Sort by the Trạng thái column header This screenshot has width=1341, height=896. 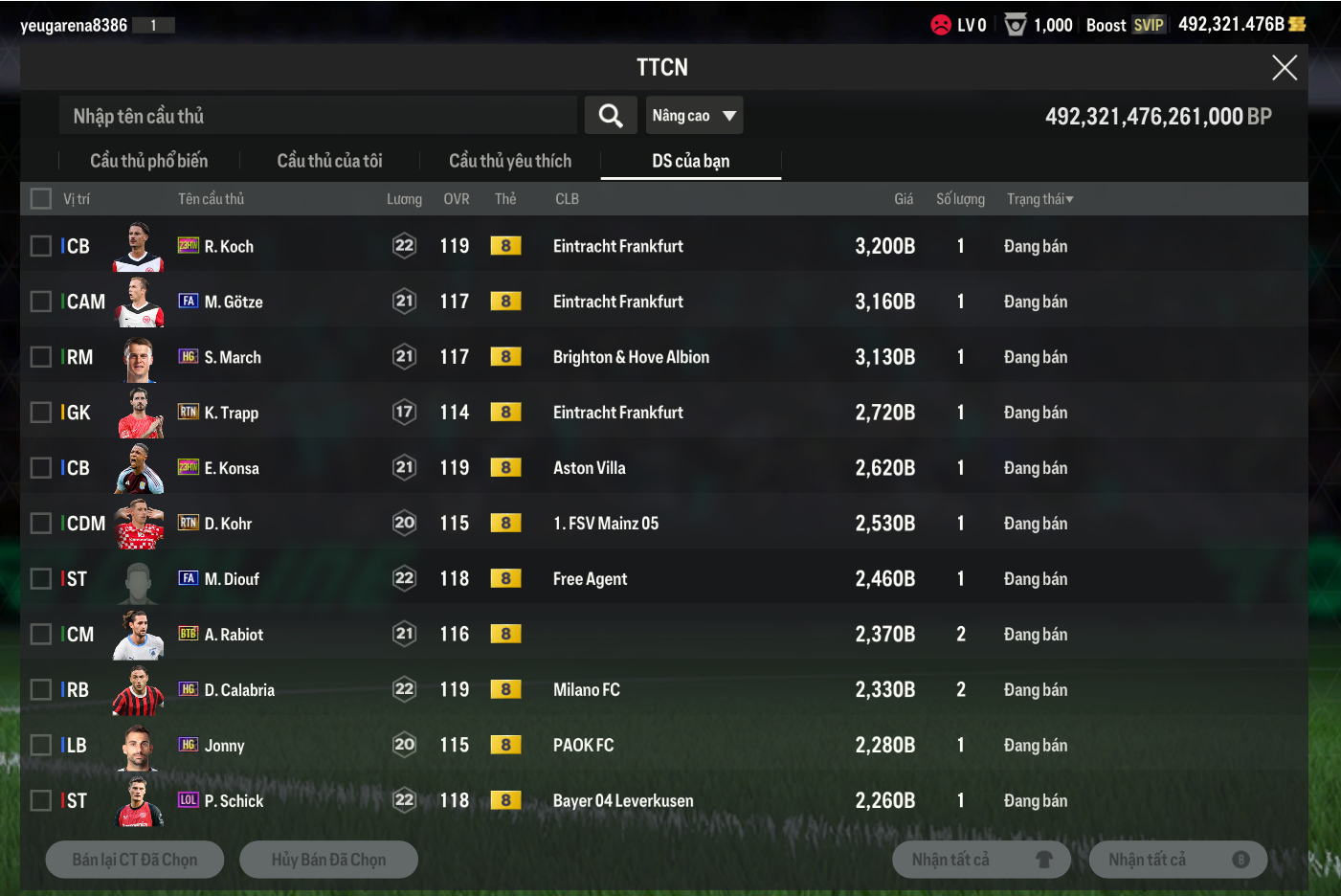(x=1039, y=199)
